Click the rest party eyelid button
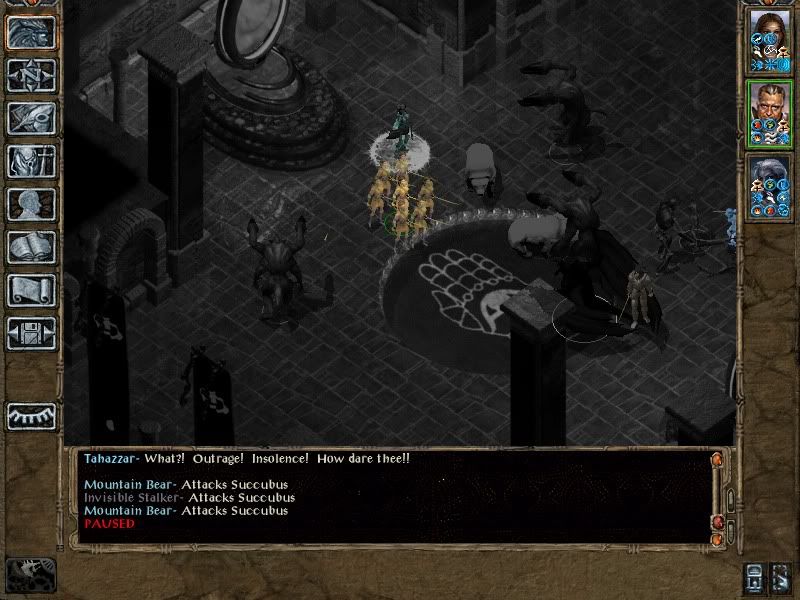Image resolution: width=800 pixels, height=600 pixels. (31, 416)
